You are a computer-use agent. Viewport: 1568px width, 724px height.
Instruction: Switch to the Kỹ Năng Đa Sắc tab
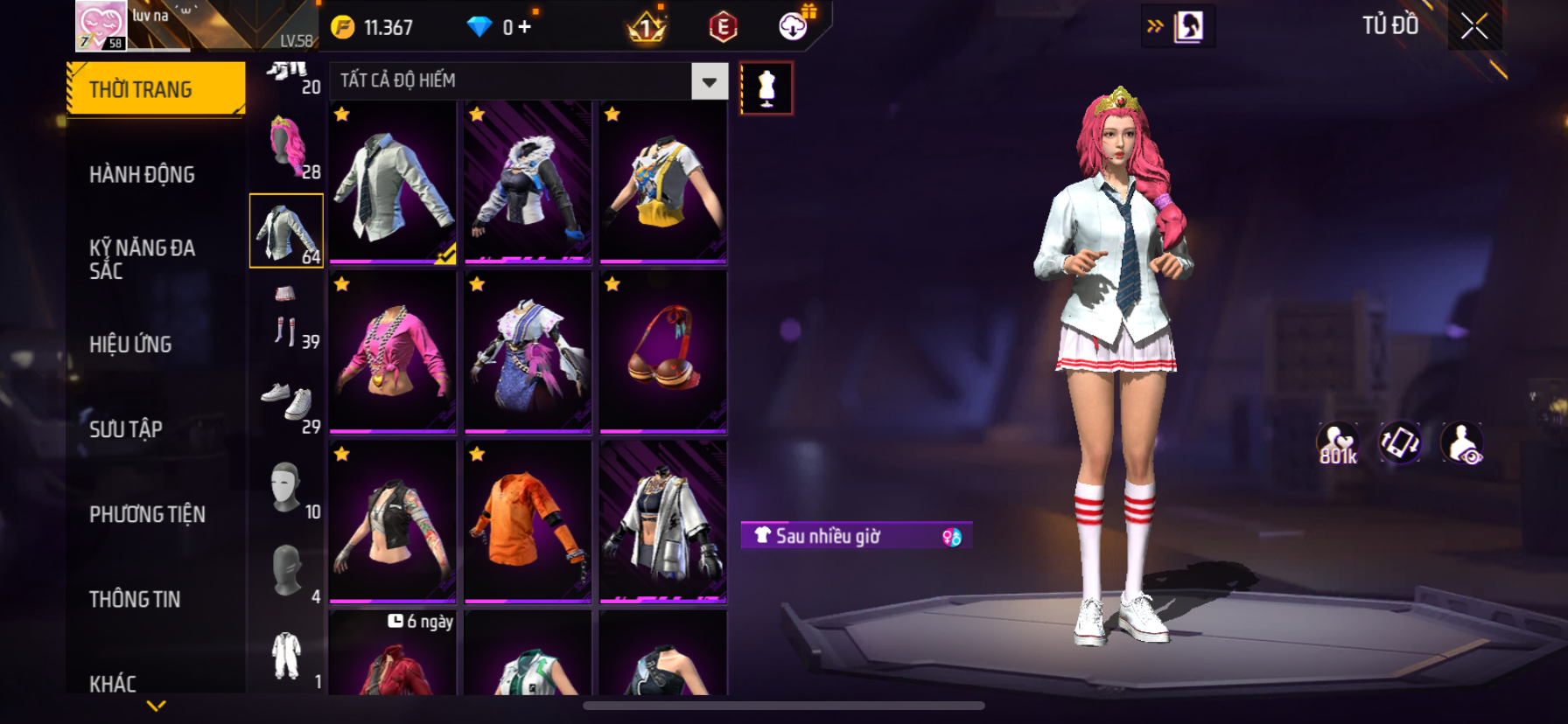pos(142,259)
